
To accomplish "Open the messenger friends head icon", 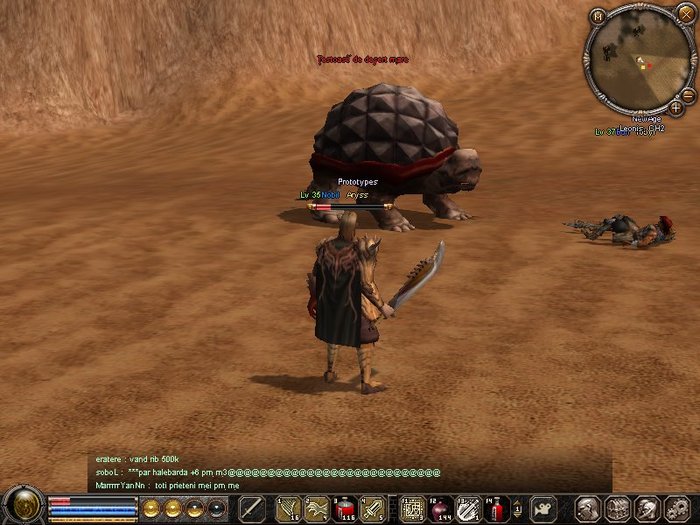I will pos(646,508).
